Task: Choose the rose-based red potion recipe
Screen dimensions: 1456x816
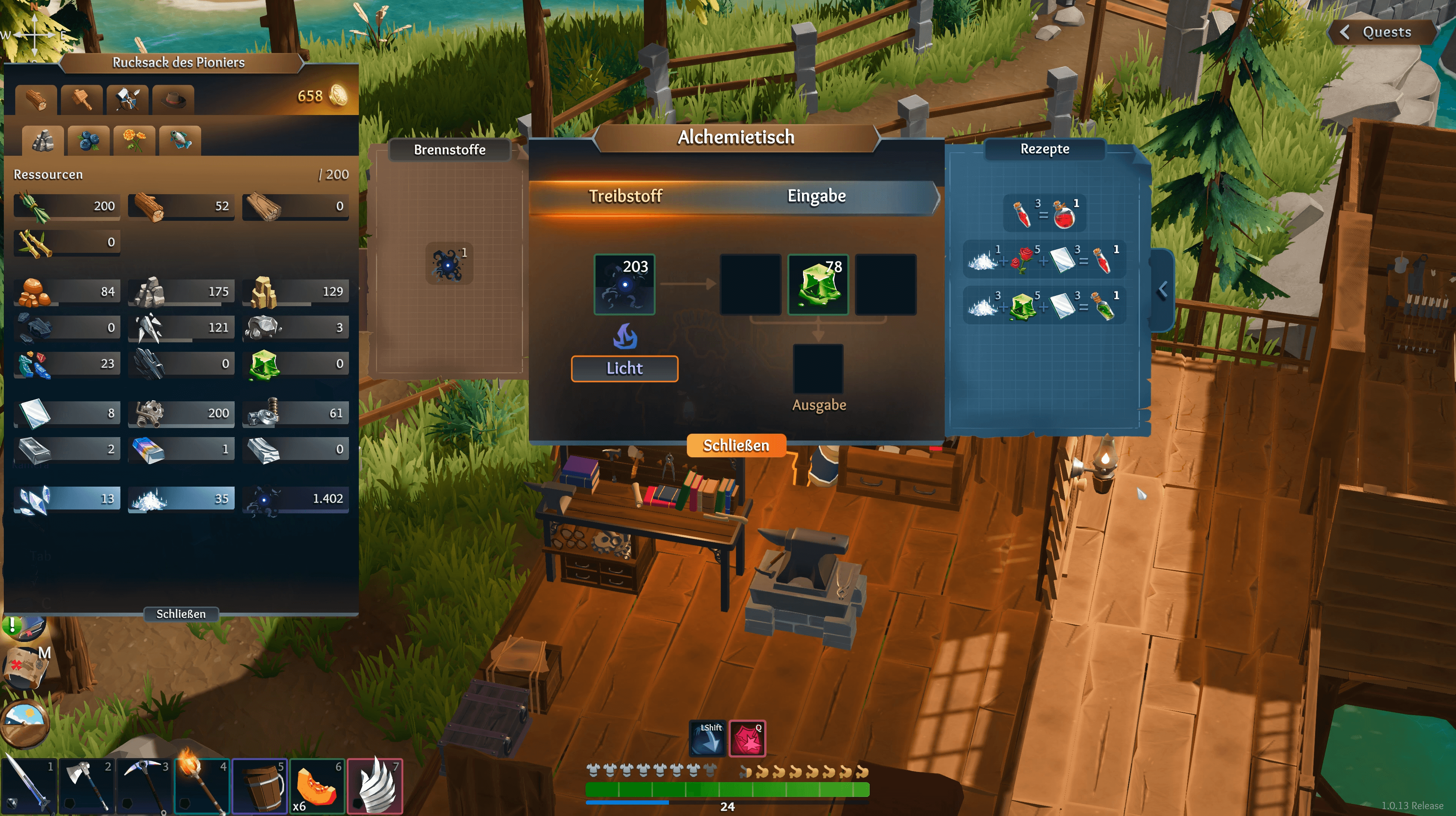Action: [x=1045, y=259]
